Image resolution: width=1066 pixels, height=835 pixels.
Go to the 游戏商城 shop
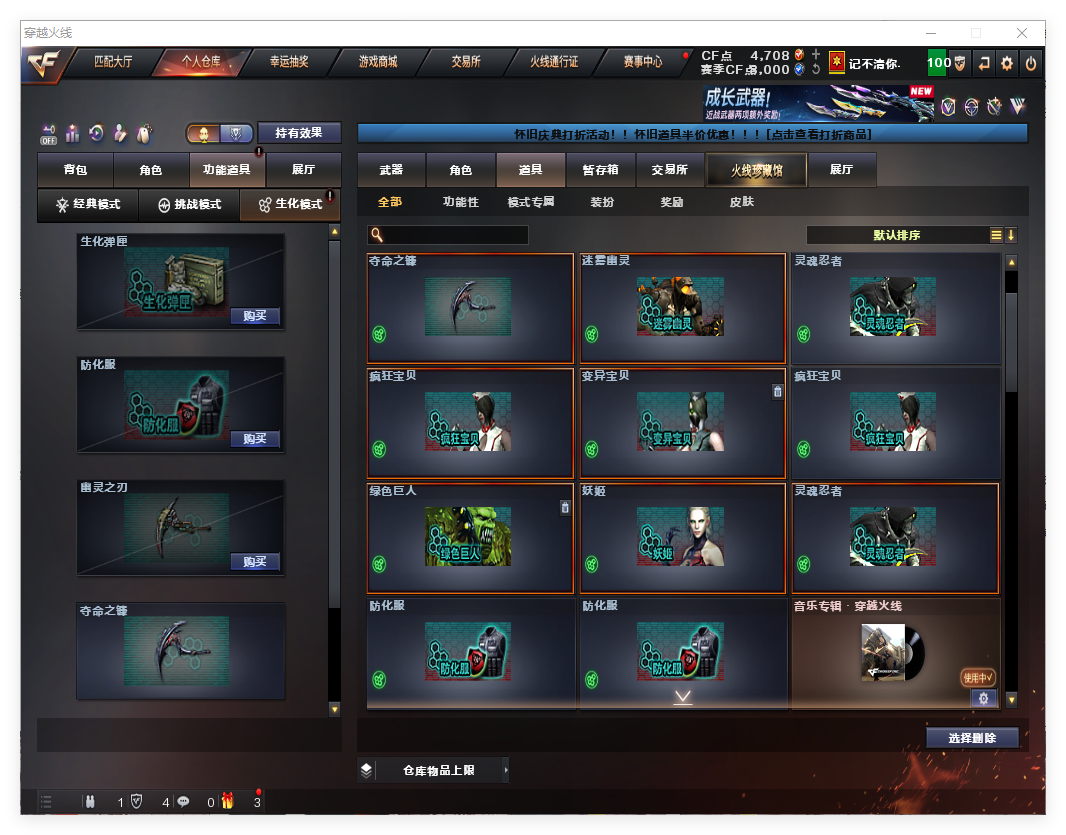(x=378, y=62)
